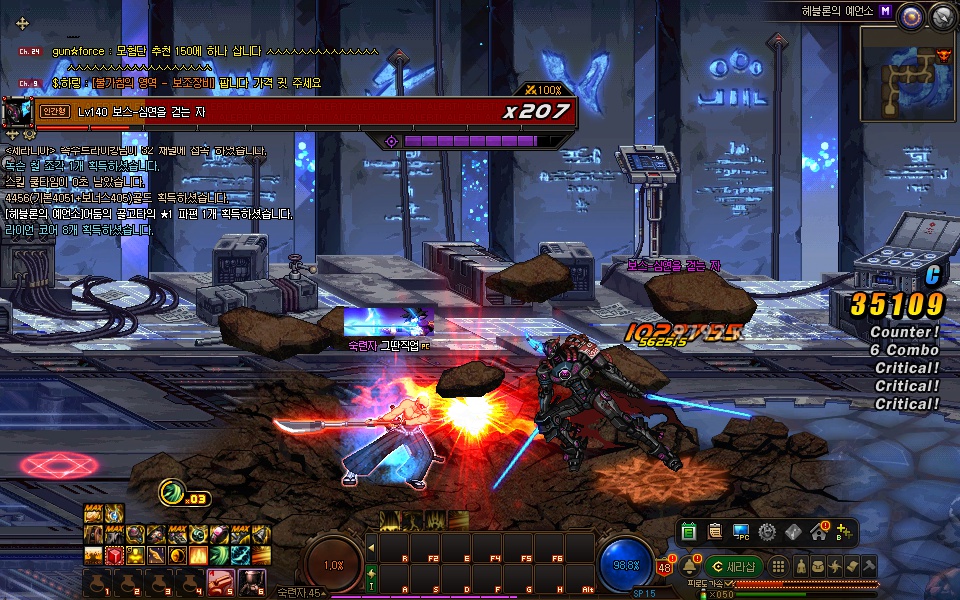The width and height of the screenshot is (960, 600).
Task: Open the gear settings icon
Action: point(767,532)
